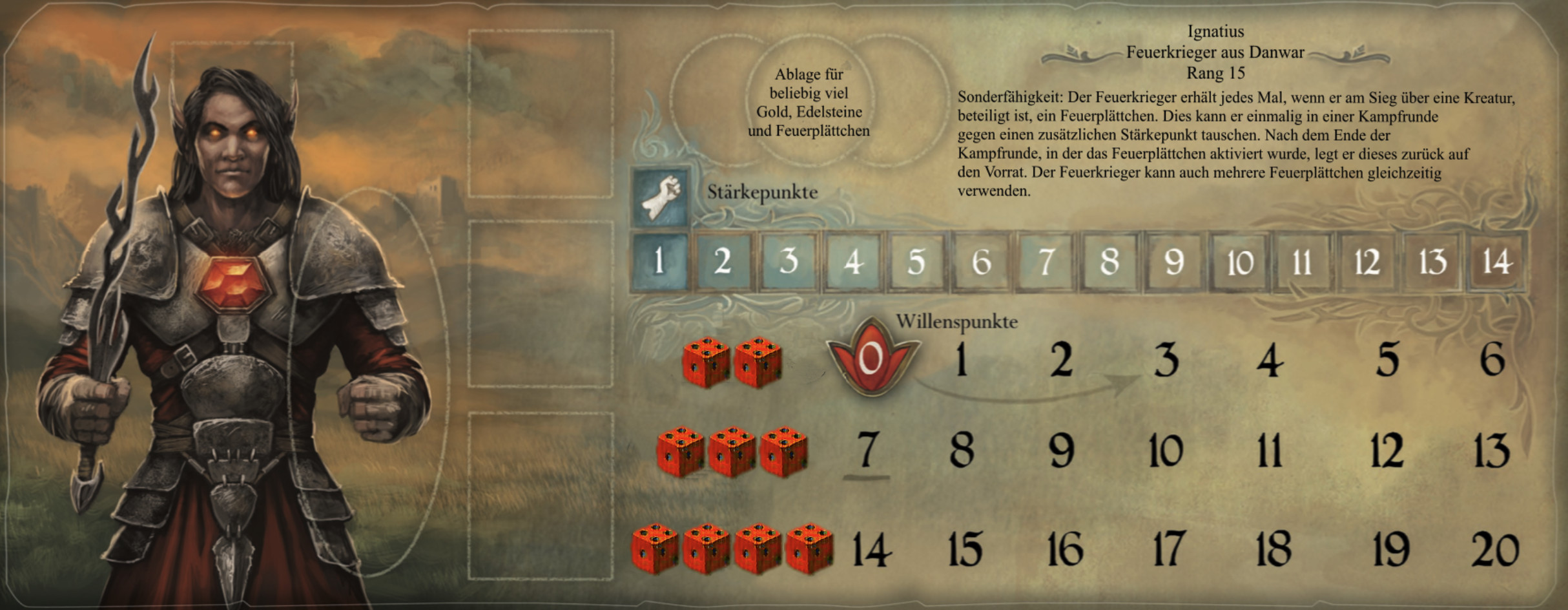Select strength point tile 14
1568x610 pixels.
point(1496,262)
